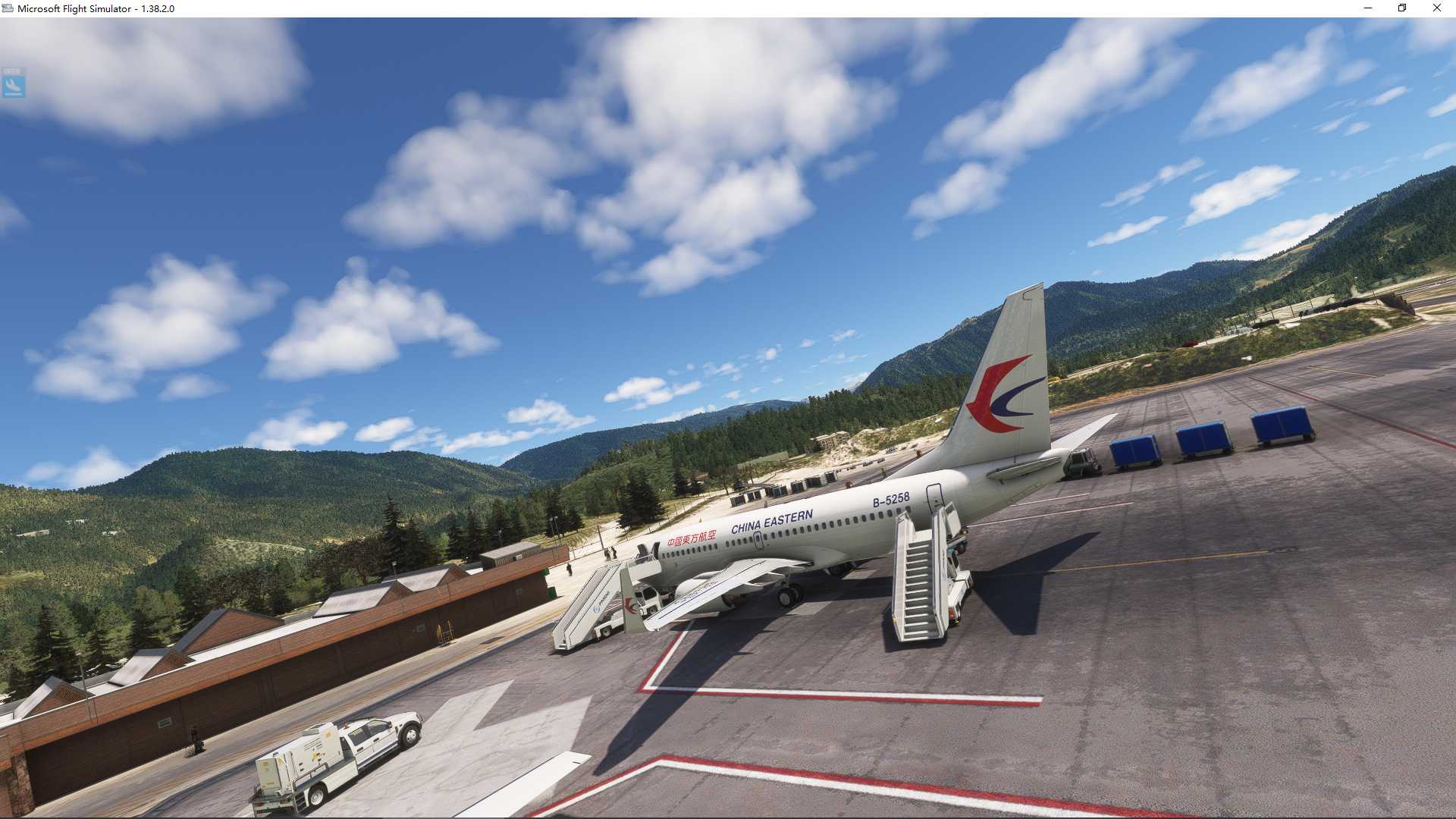Close the Microsoft Flight Simulator window
This screenshot has height=819, width=1456.
pos(1436,8)
